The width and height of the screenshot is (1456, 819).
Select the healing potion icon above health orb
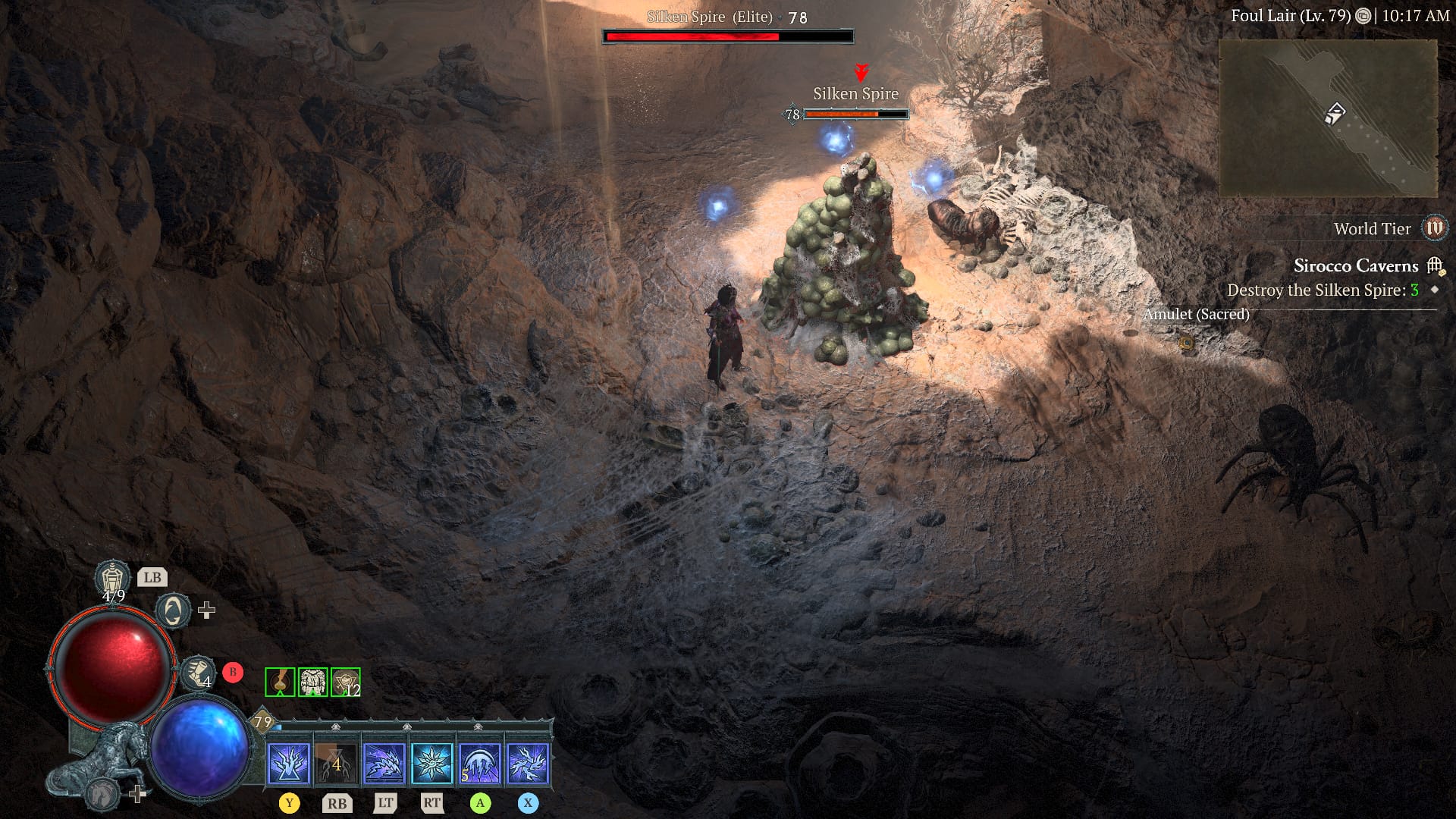click(x=113, y=577)
